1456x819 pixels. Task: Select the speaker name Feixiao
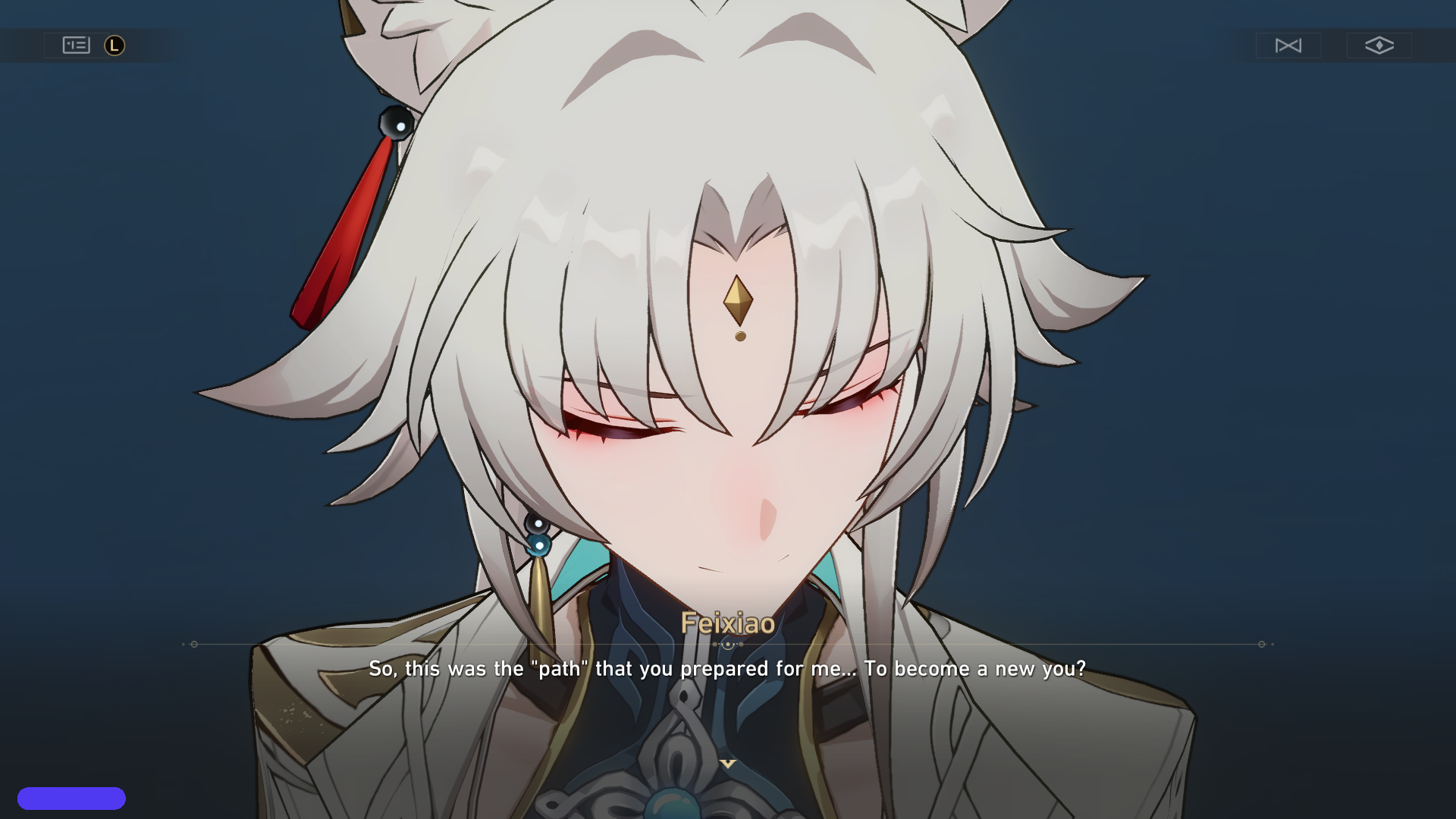[x=728, y=625]
